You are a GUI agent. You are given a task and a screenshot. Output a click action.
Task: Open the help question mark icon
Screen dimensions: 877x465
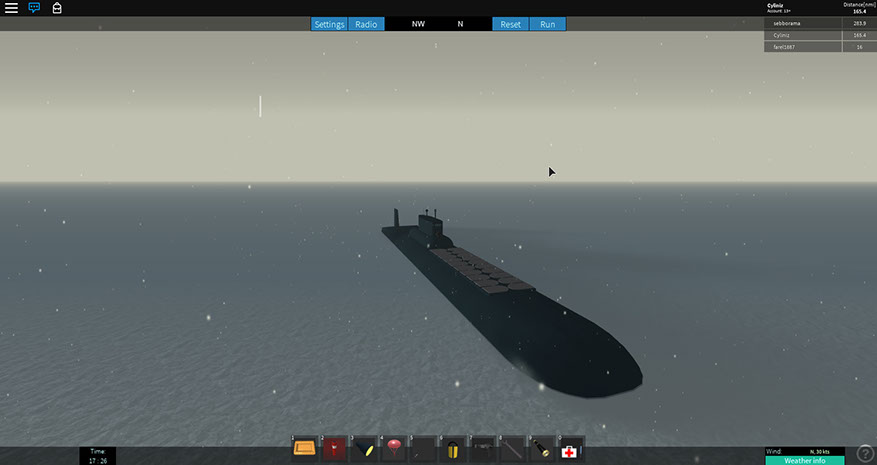point(866,454)
